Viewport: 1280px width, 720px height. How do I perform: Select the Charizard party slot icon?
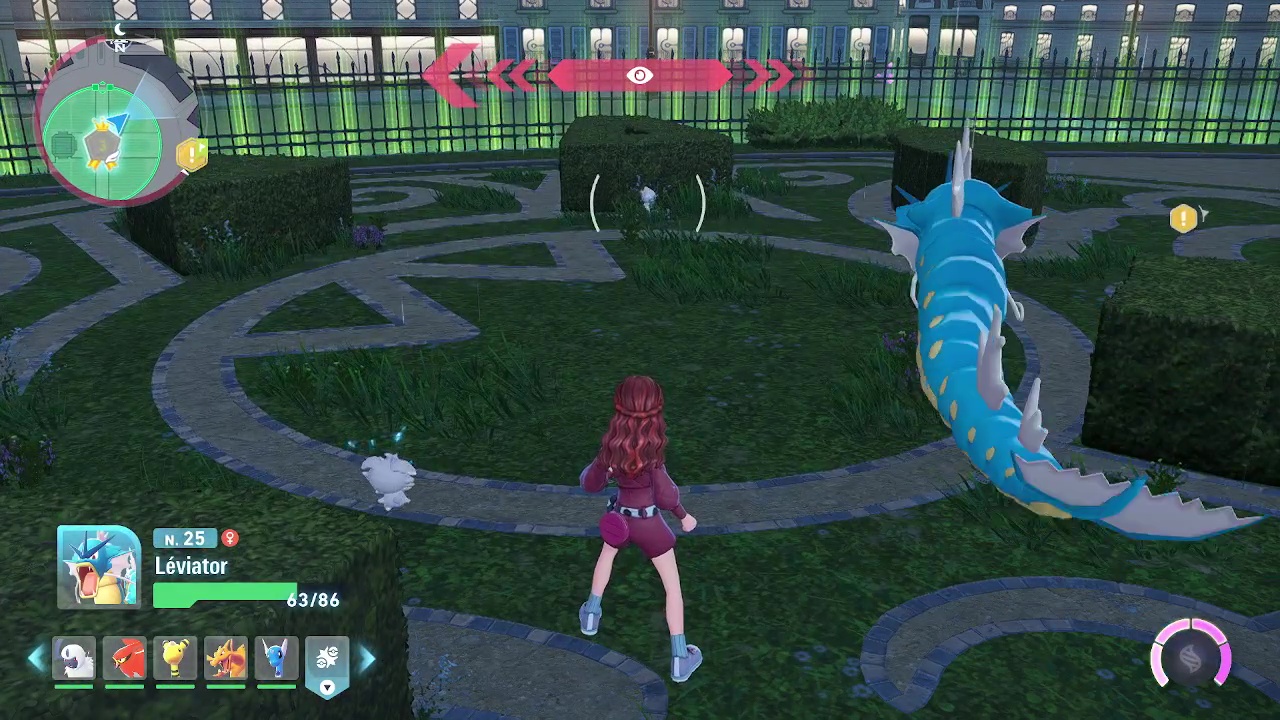[x=226, y=658]
